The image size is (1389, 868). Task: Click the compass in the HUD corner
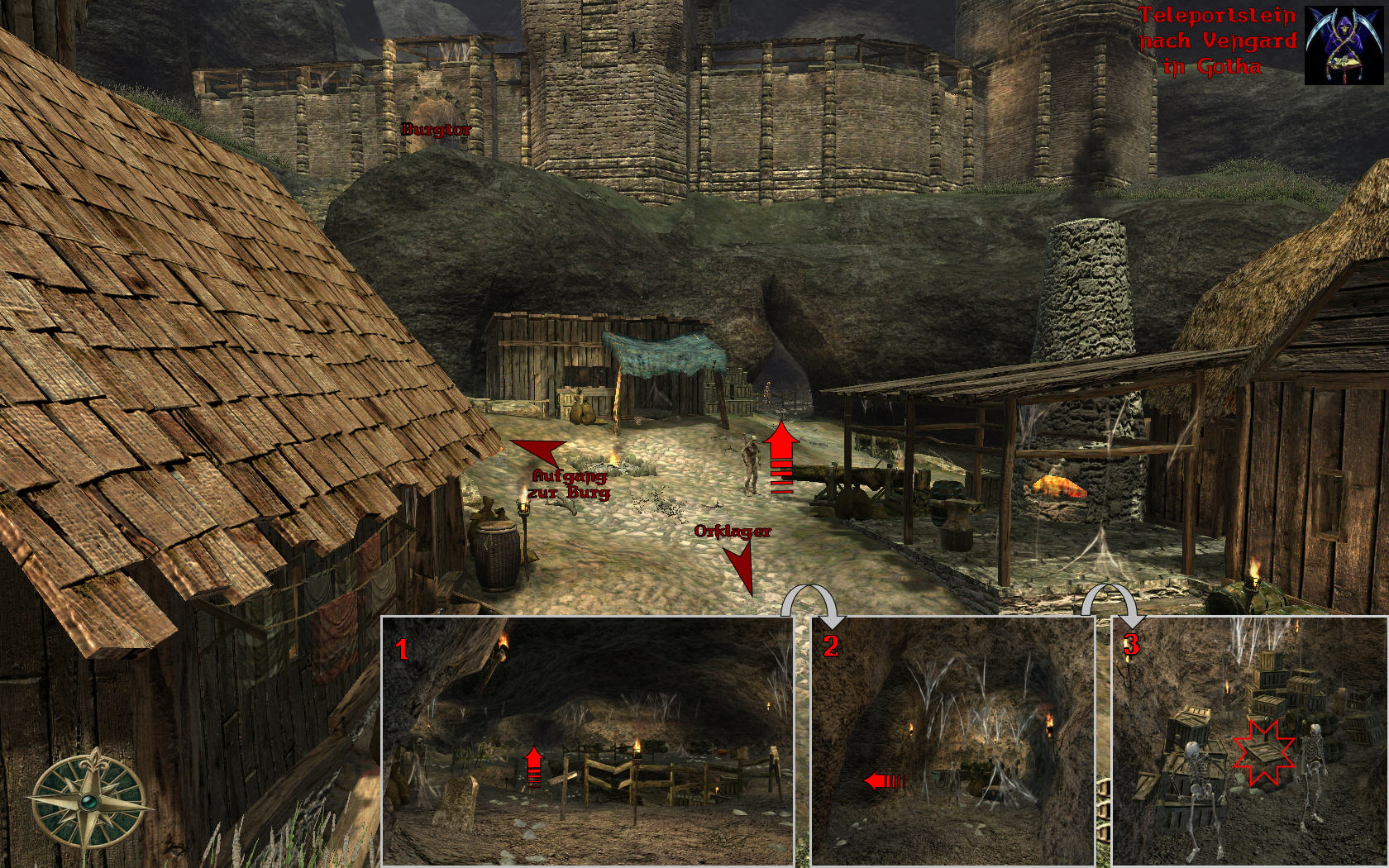point(89,800)
